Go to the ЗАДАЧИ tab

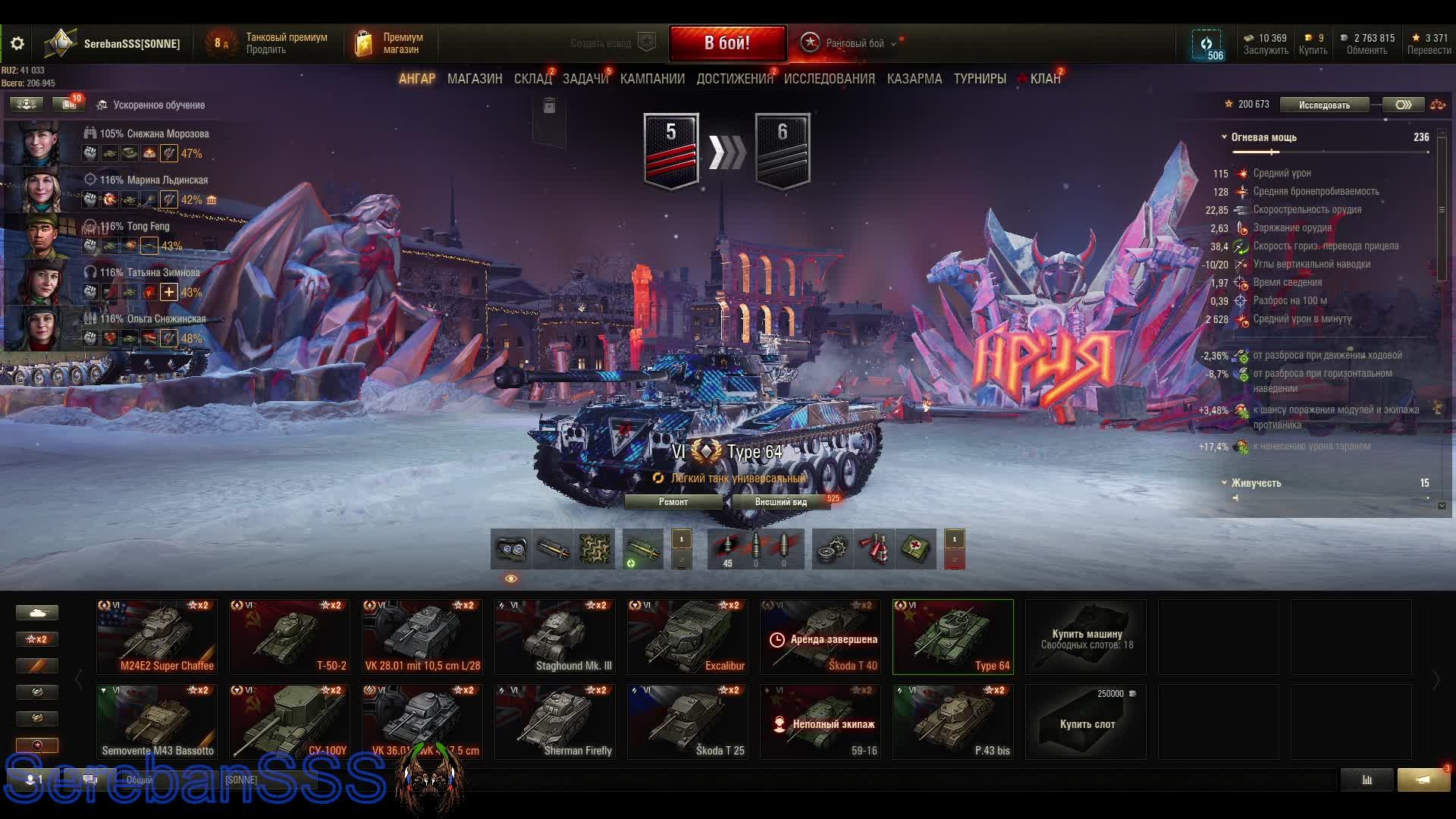click(585, 79)
